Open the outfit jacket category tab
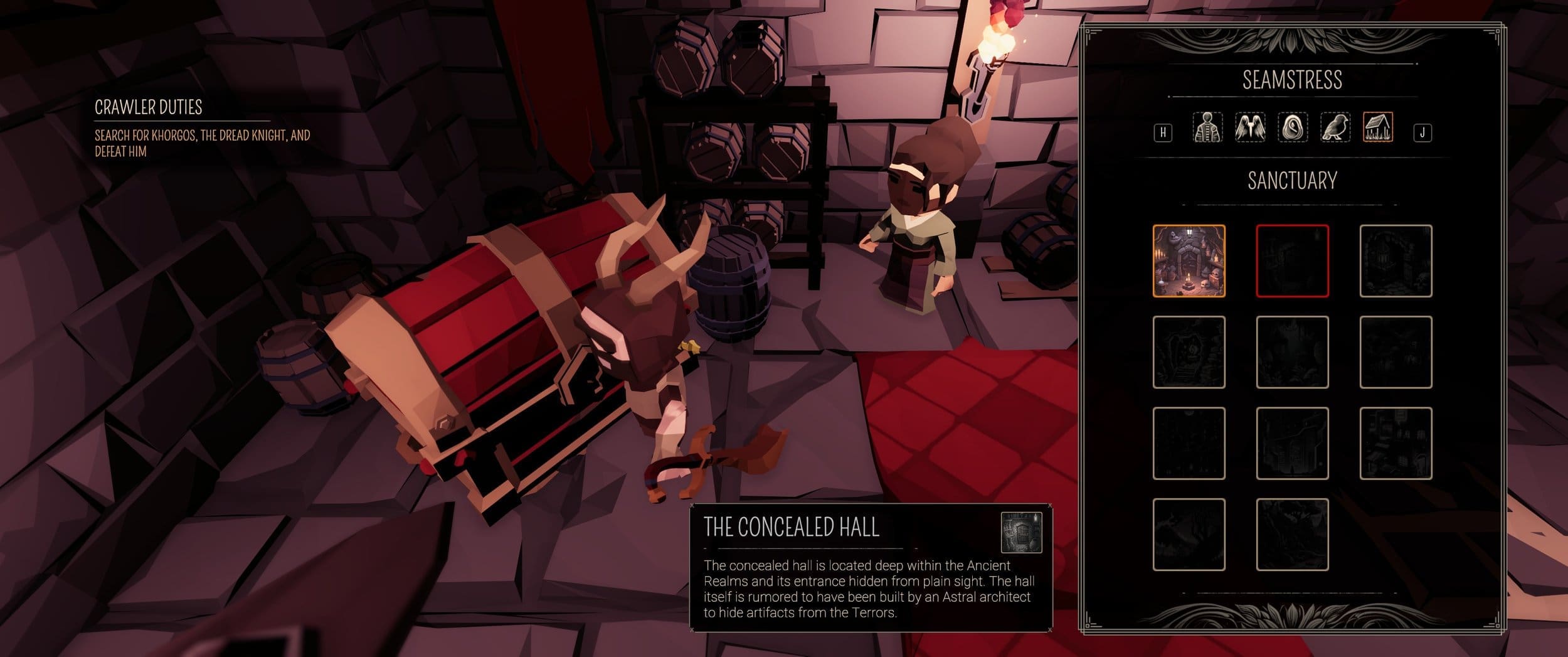Screen dimensions: 1568x657 [x=1207, y=127]
